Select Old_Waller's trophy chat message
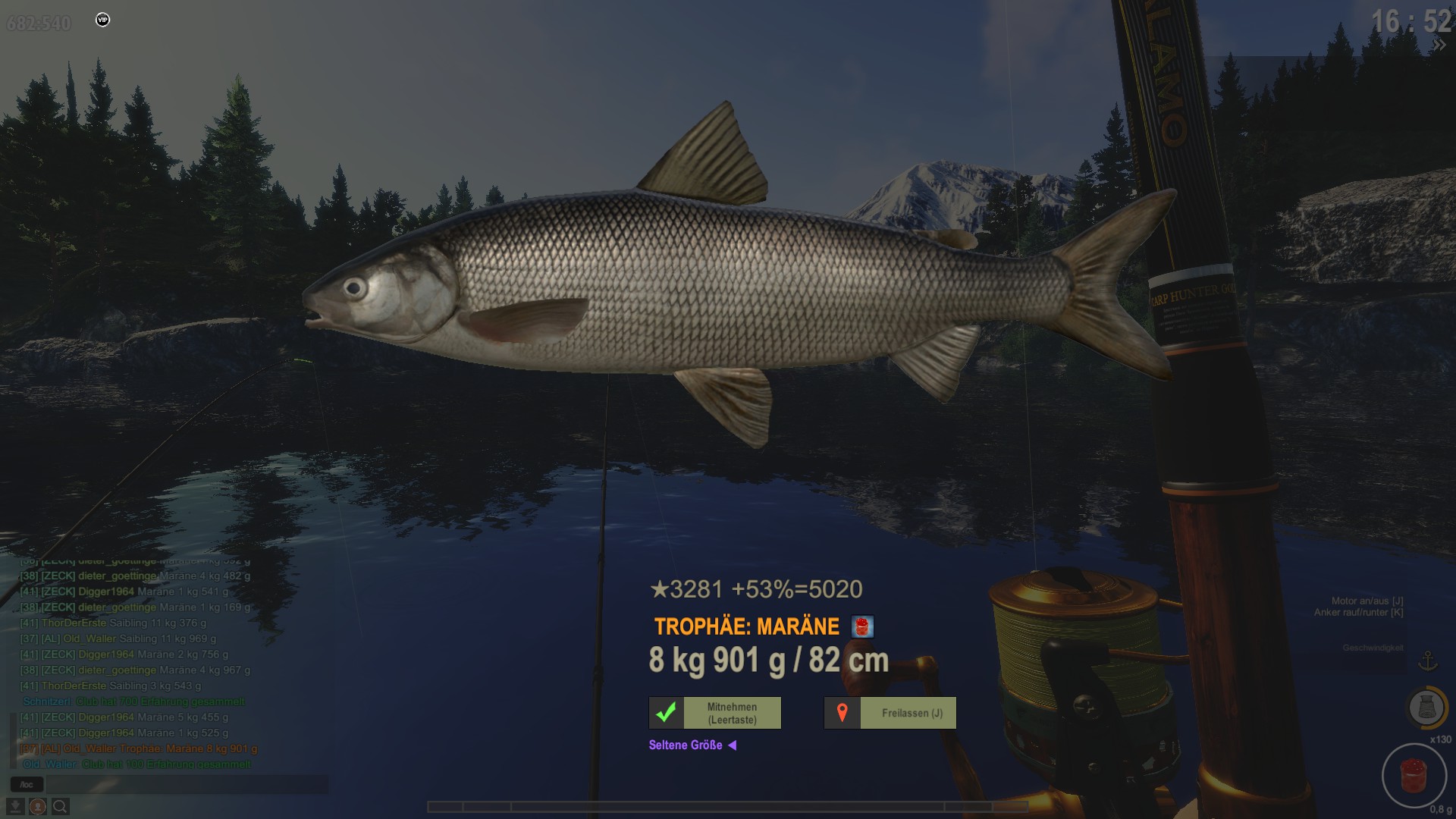Screen dimensions: 1456x819 click(138, 748)
